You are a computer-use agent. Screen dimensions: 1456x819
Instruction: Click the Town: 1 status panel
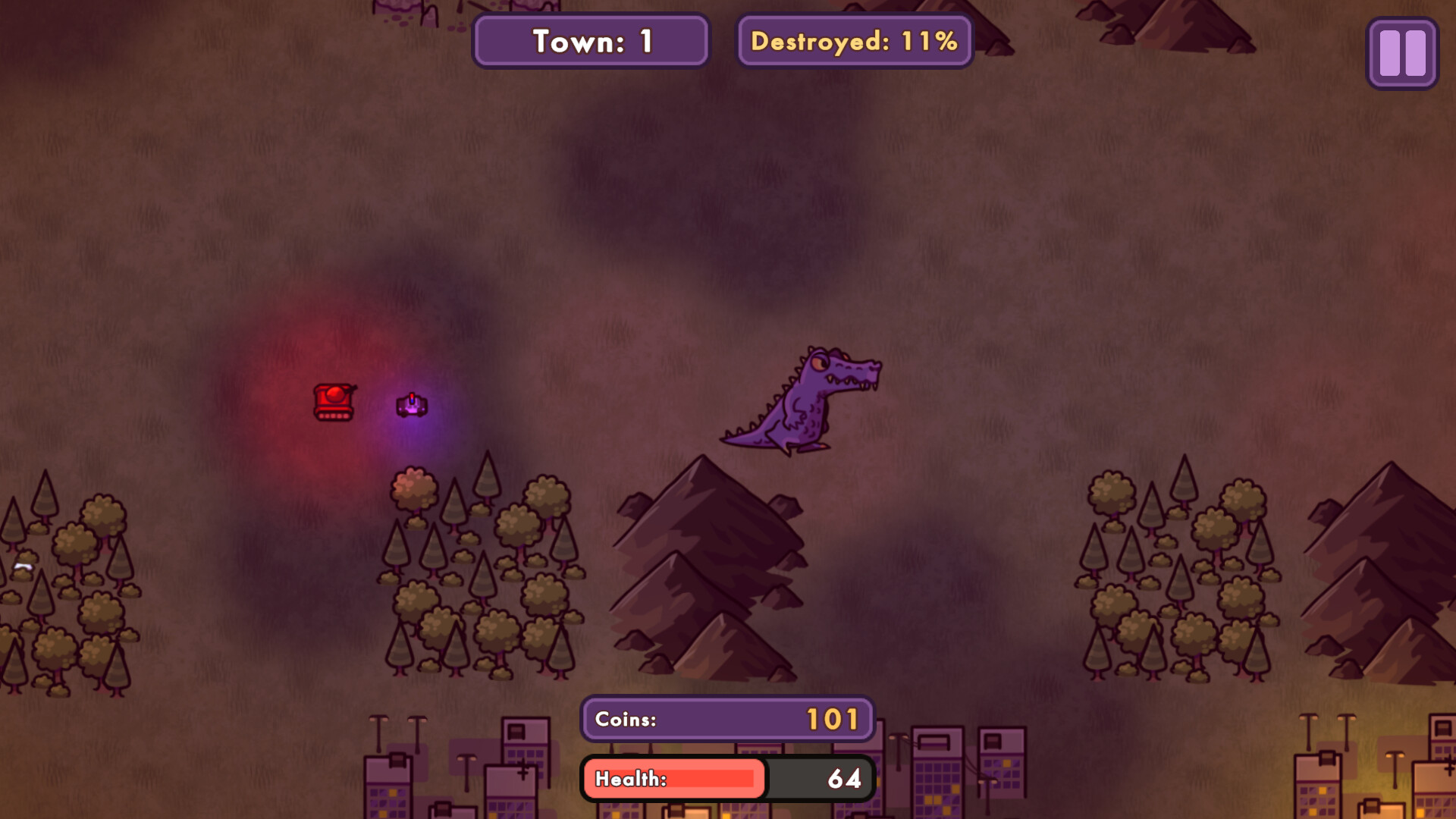(x=590, y=41)
